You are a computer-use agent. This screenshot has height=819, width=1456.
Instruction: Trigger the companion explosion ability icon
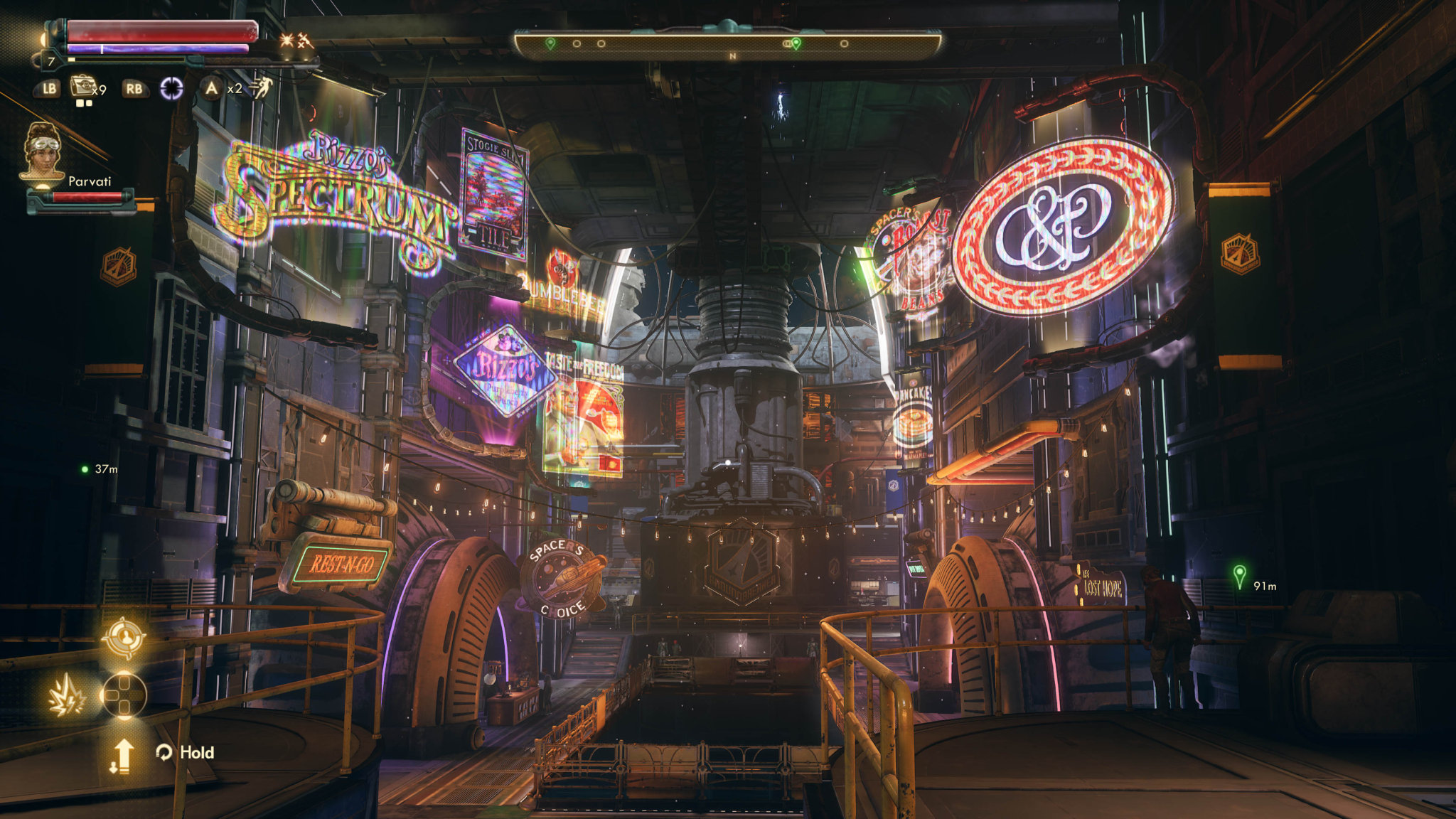click(67, 697)
